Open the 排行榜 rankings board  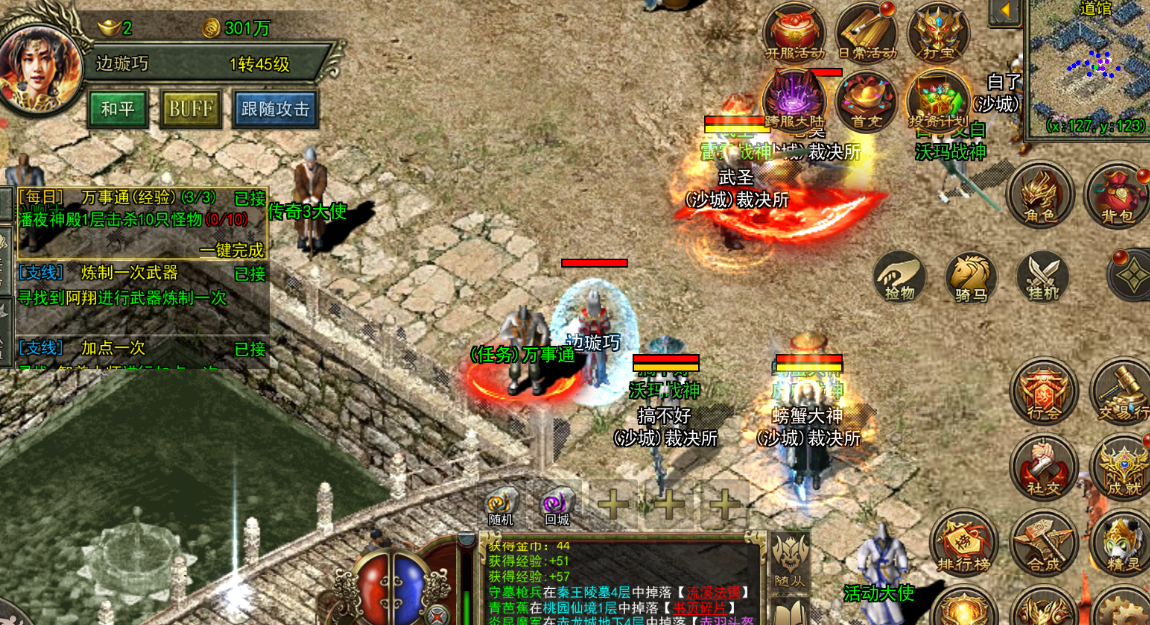pos(963,546)
